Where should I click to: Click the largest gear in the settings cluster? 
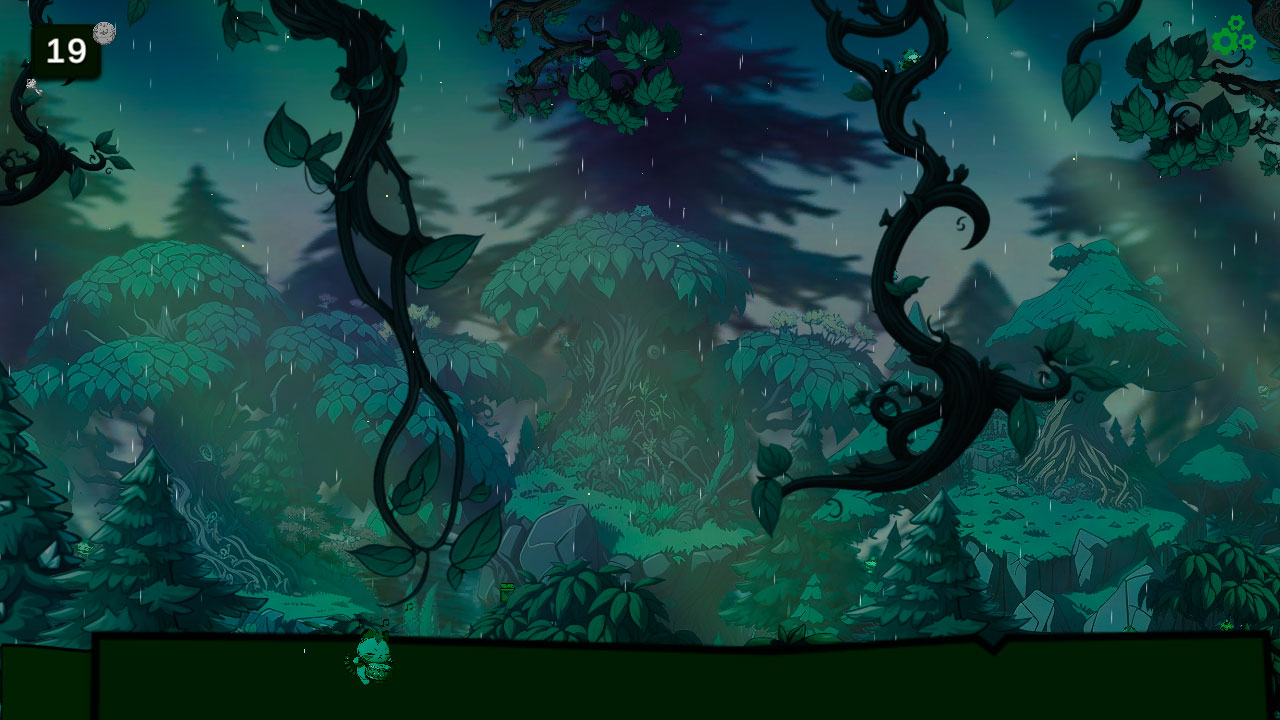(x=1224, y=42)
